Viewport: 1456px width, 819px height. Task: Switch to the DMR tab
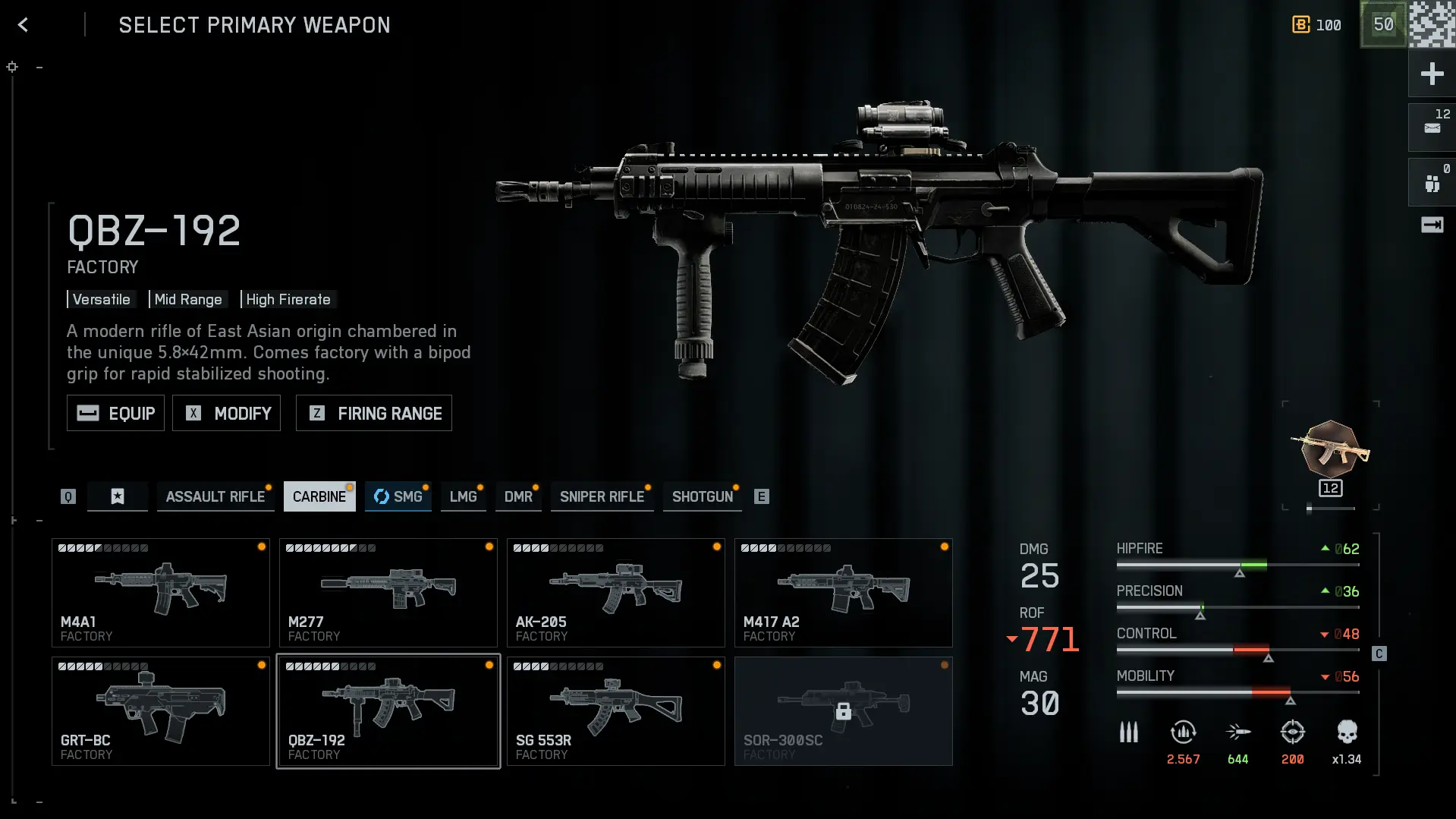518,496
